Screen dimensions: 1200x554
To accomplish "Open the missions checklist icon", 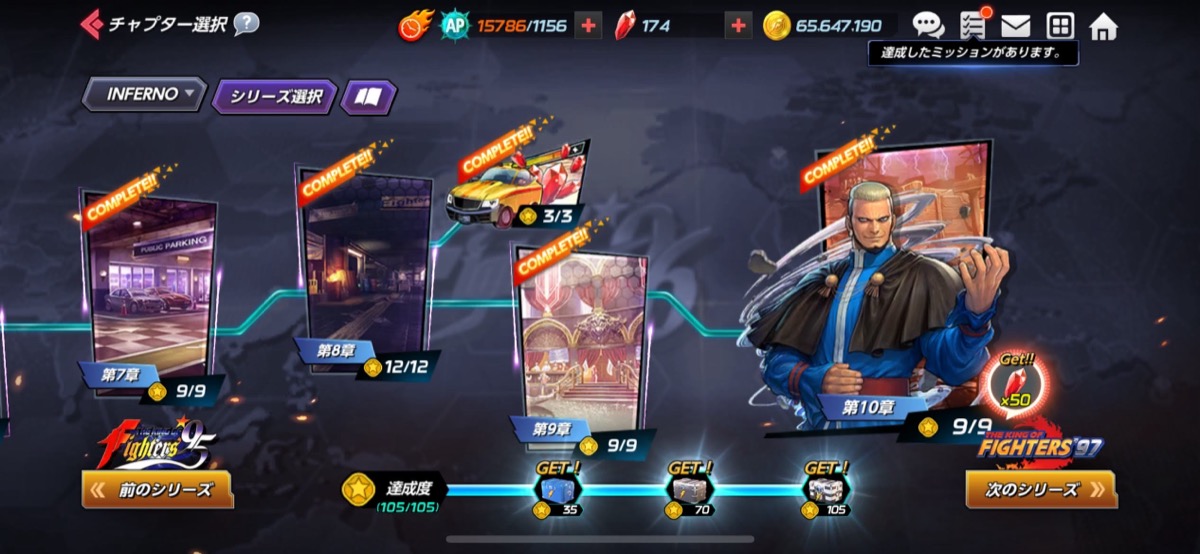I will click(x=973, y=26).
